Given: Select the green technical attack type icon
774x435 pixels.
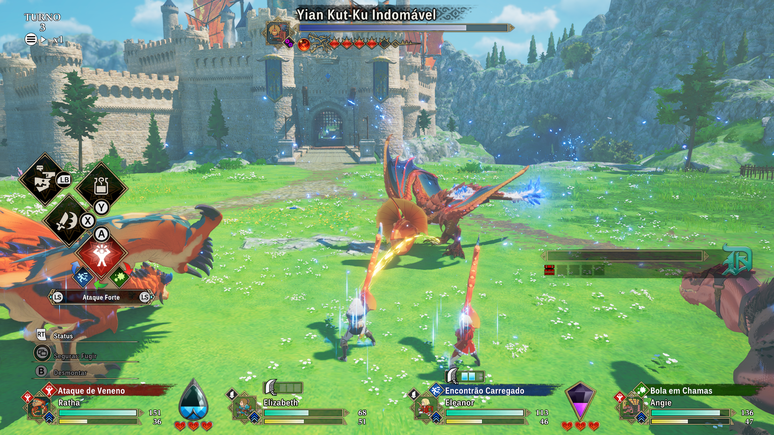Looking at the screenshot, I should click(x=121, y=275).
